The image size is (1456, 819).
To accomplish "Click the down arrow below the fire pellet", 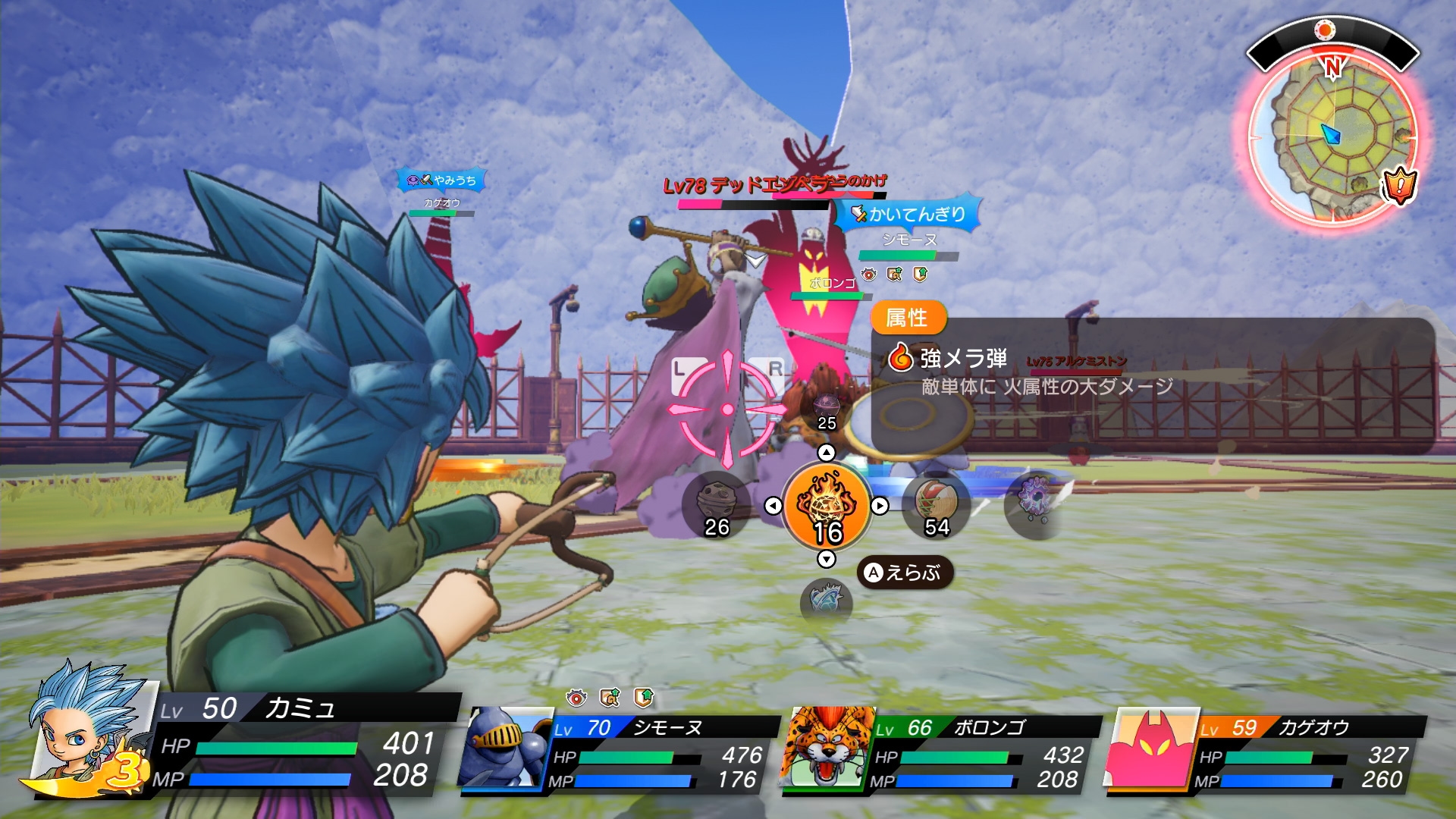I will (x=827, y=560).
